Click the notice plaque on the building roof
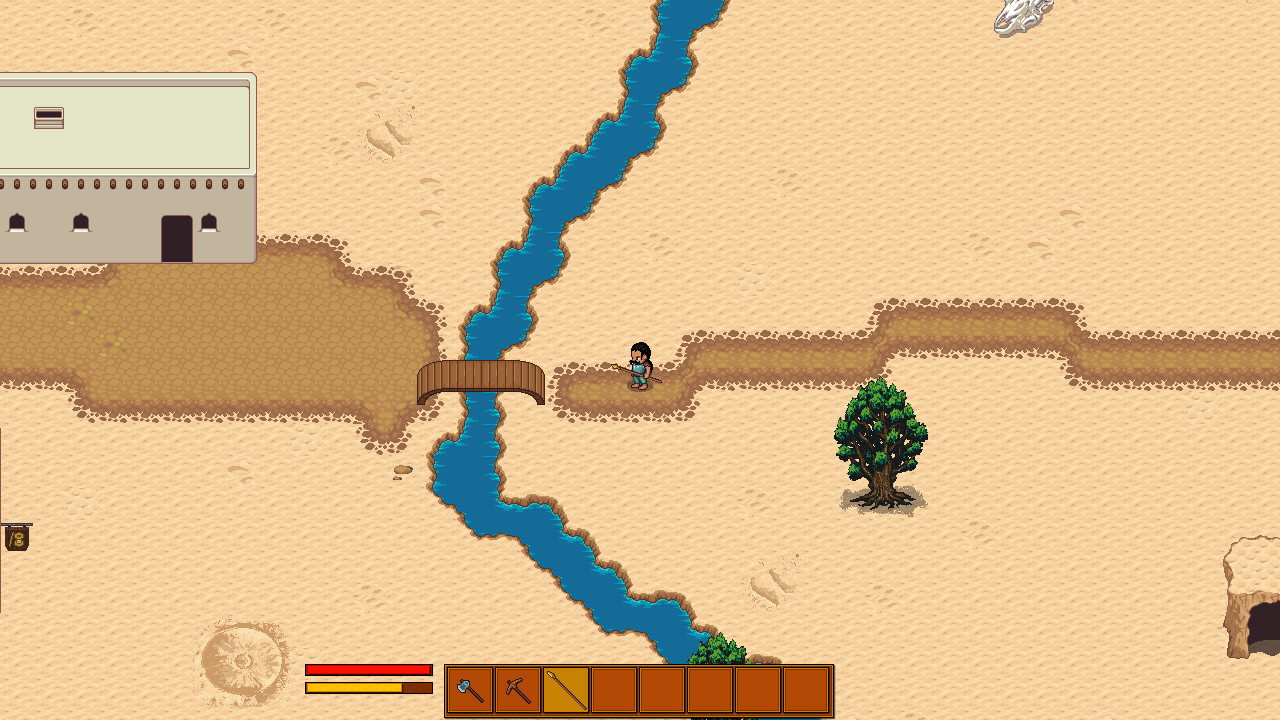 (x=48, y=117)
